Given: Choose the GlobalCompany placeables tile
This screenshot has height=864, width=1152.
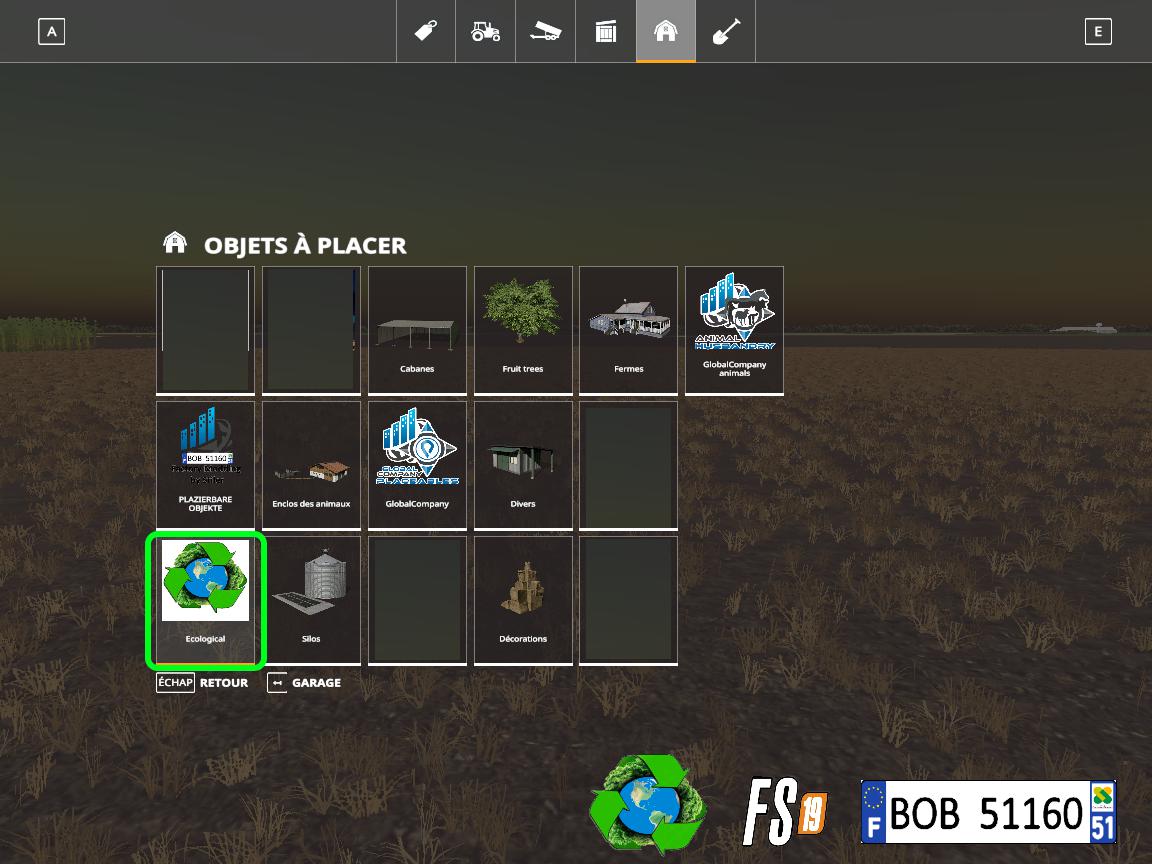Looking at the screenshot, I should tap(417, 465).
